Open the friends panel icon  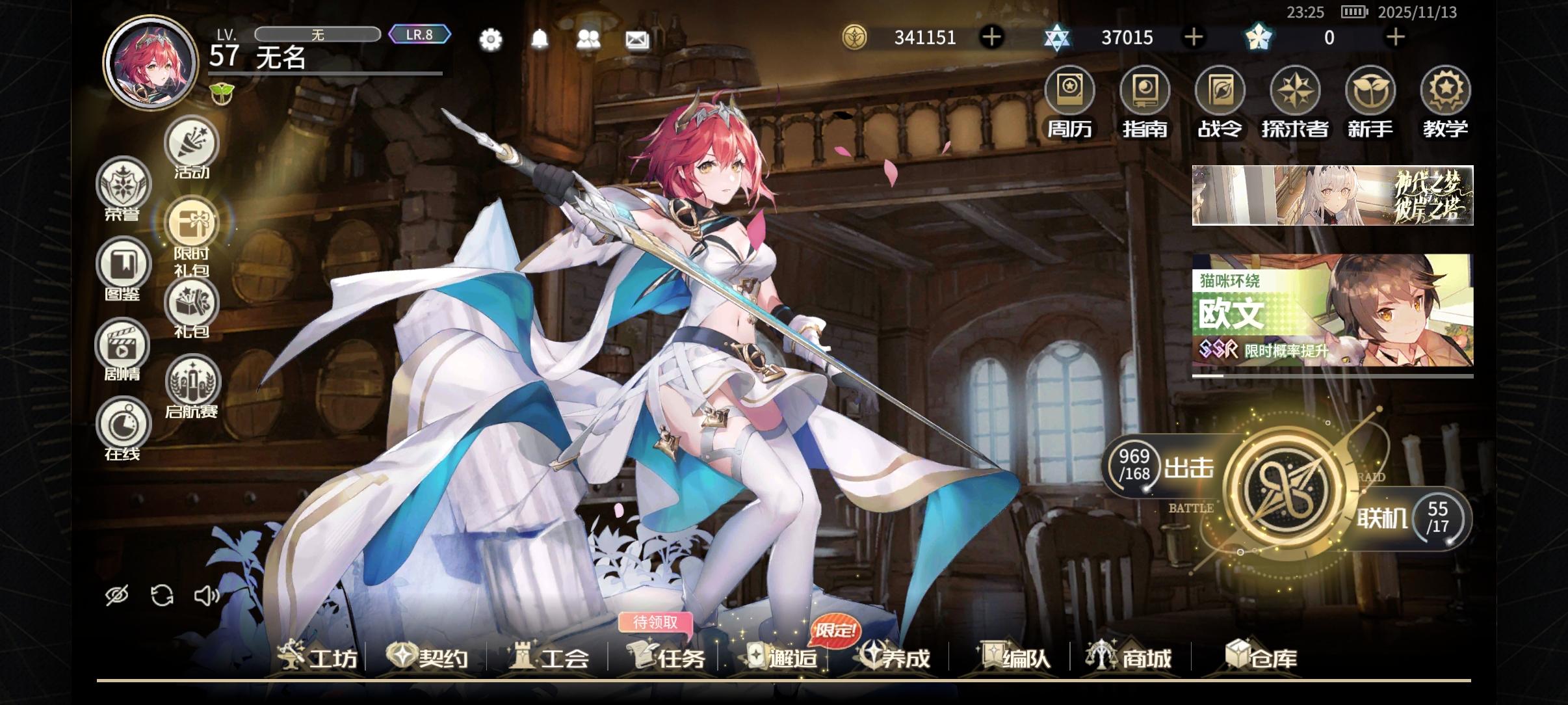click(x=588, y=40)
